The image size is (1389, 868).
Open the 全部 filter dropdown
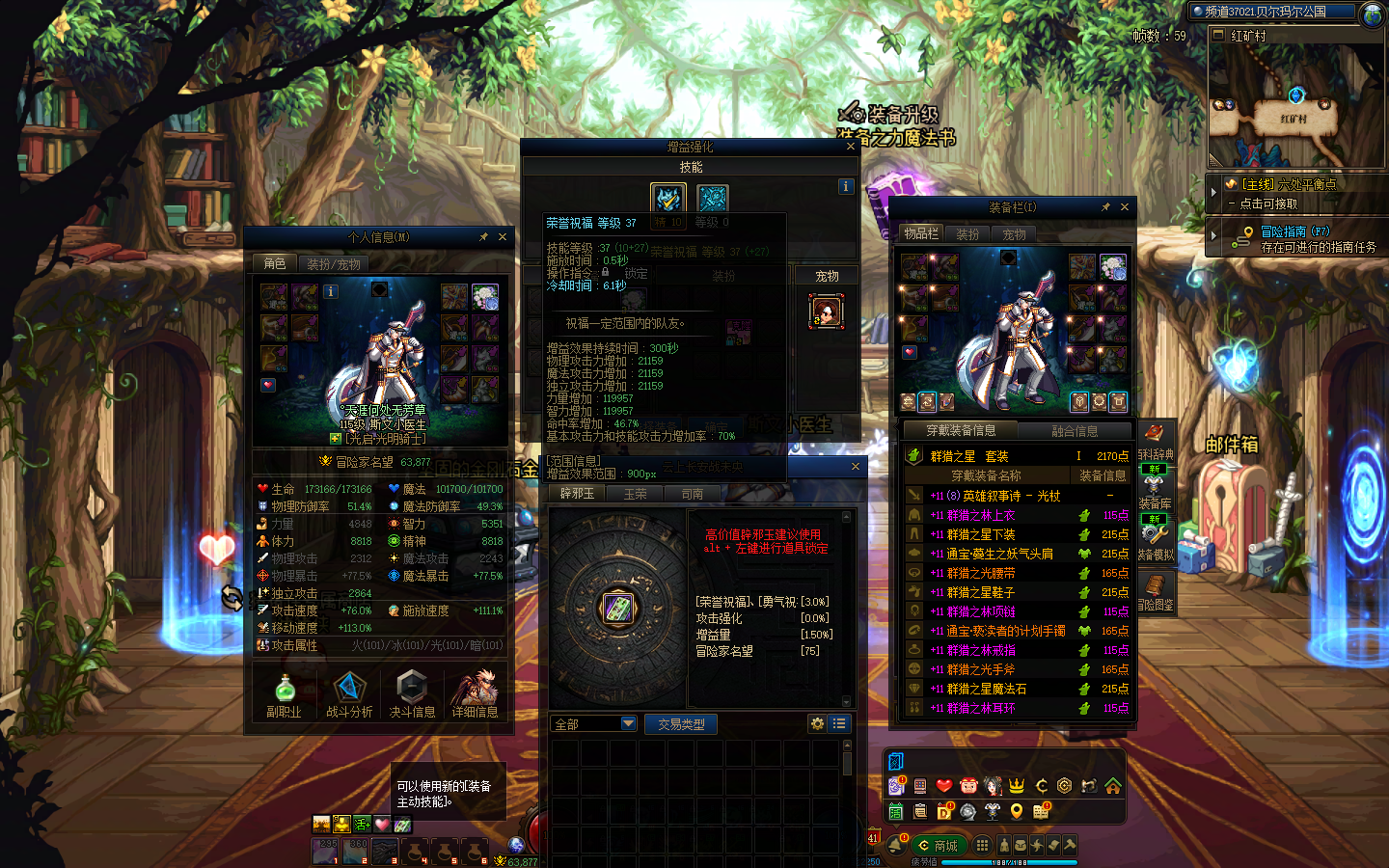[x=629, y=723]
